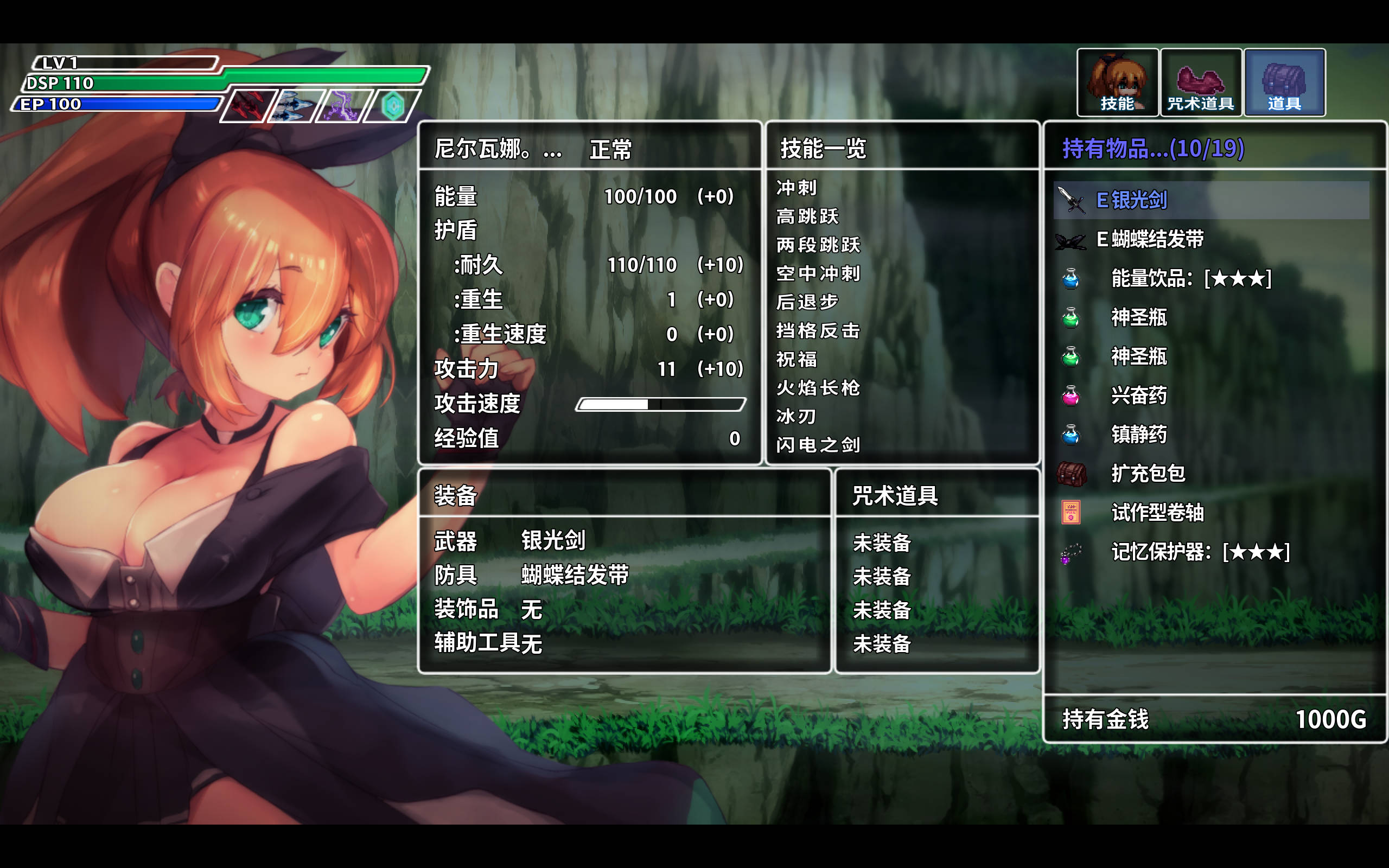This screenshot has height=868, width=1389.
Task: Activate the green hexagon shield icon
Action: [393, 106]
